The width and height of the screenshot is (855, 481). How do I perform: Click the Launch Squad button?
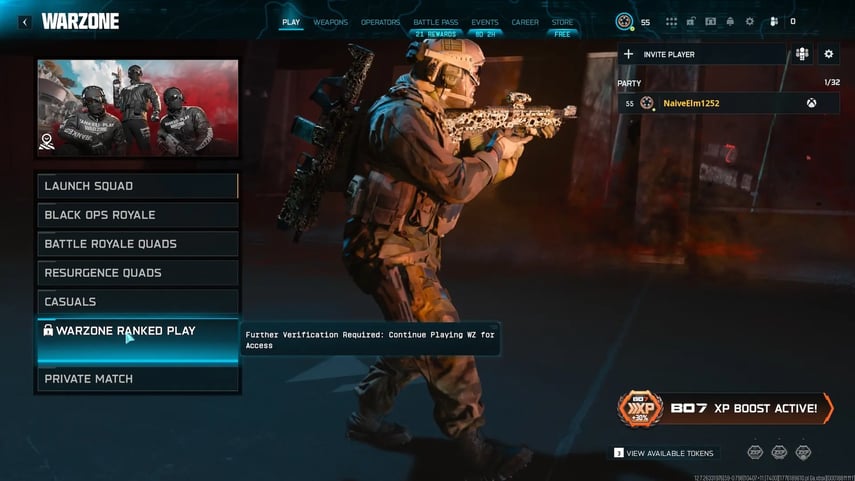138,186
